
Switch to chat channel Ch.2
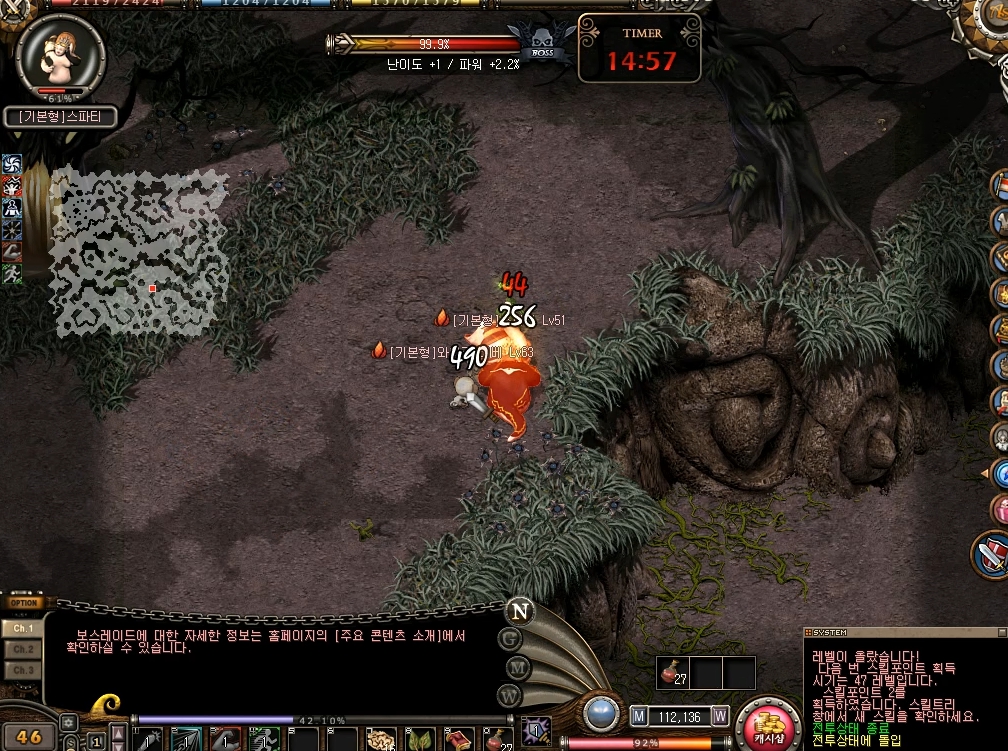(x=23, y=649)
